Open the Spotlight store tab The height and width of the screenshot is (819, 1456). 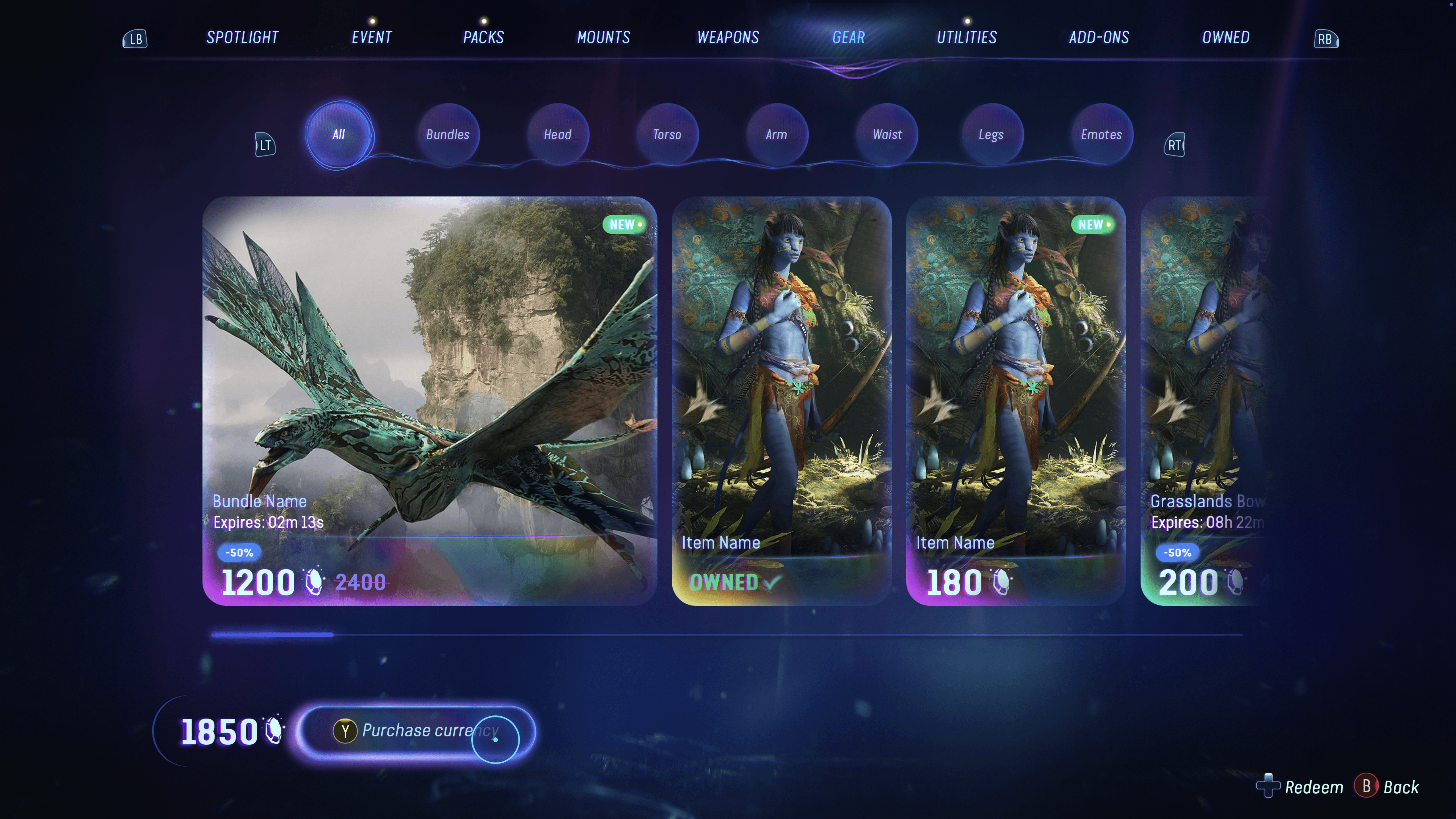(243, 37)
